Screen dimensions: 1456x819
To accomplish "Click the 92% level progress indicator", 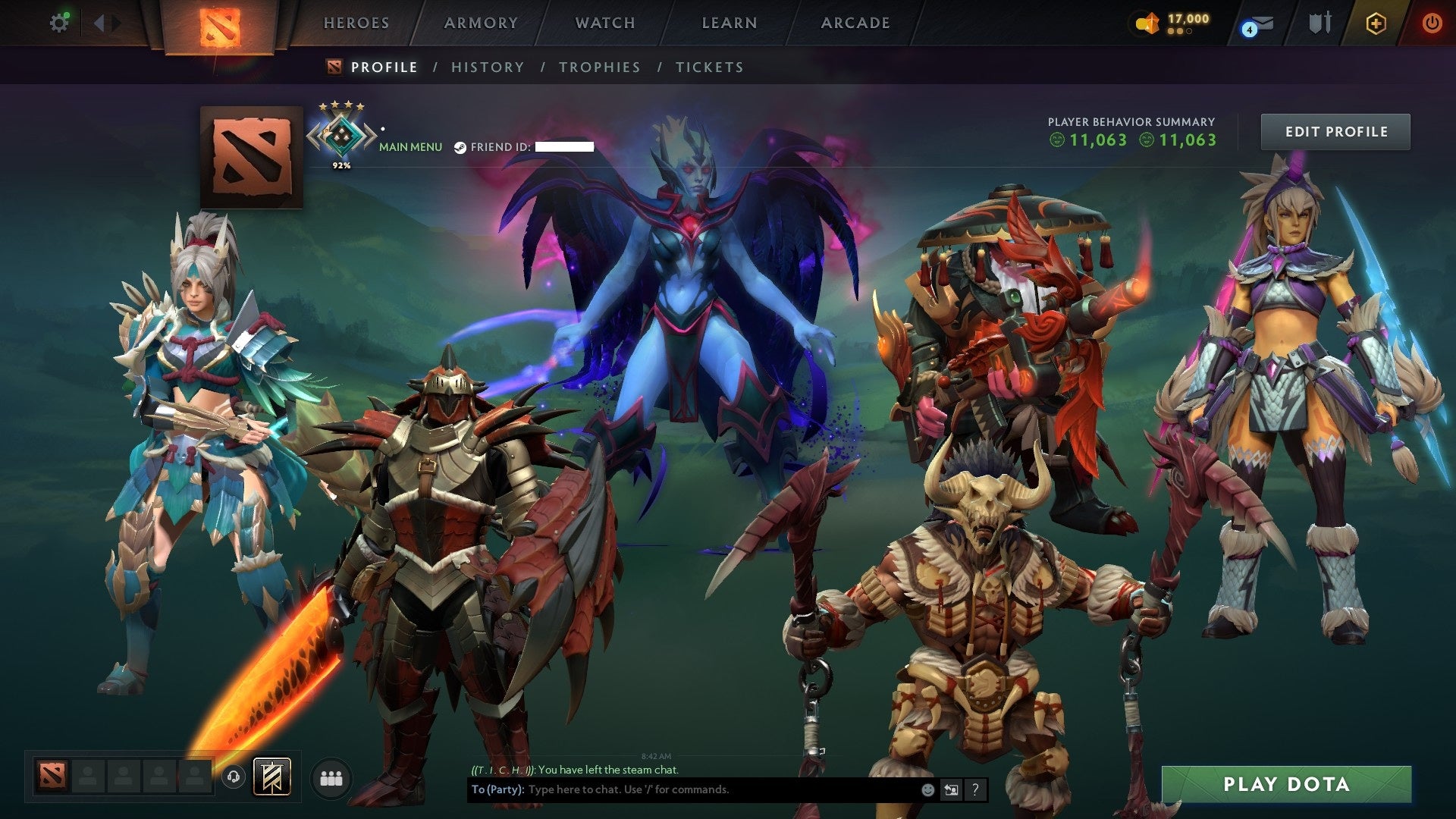I will point(341,164).
